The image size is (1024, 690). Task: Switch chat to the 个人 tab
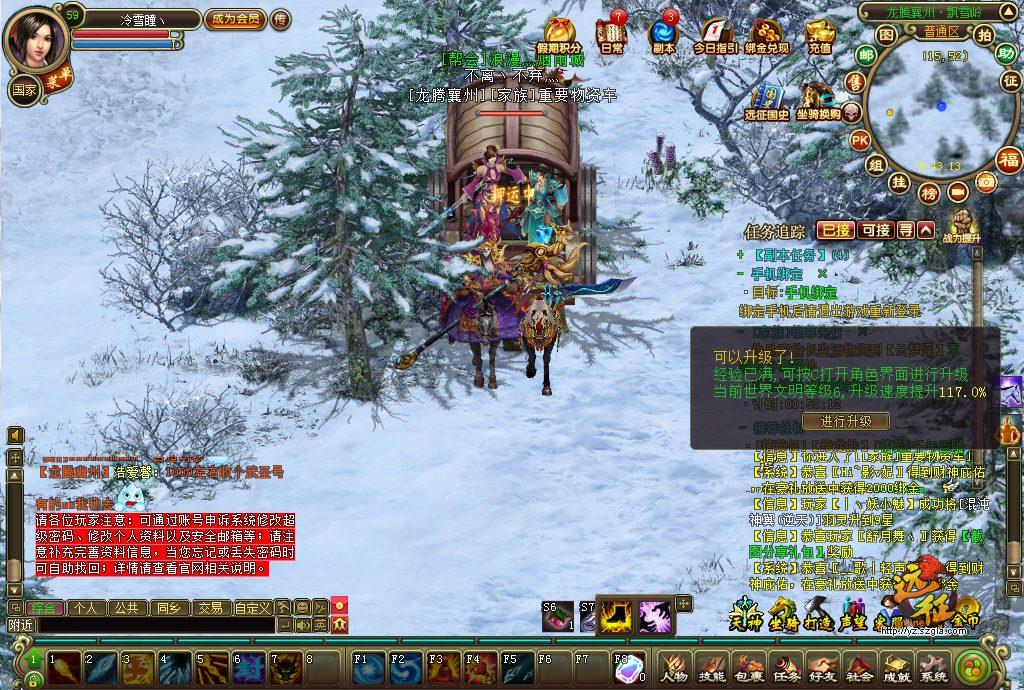pyautogui.click(x=86, y=607)
